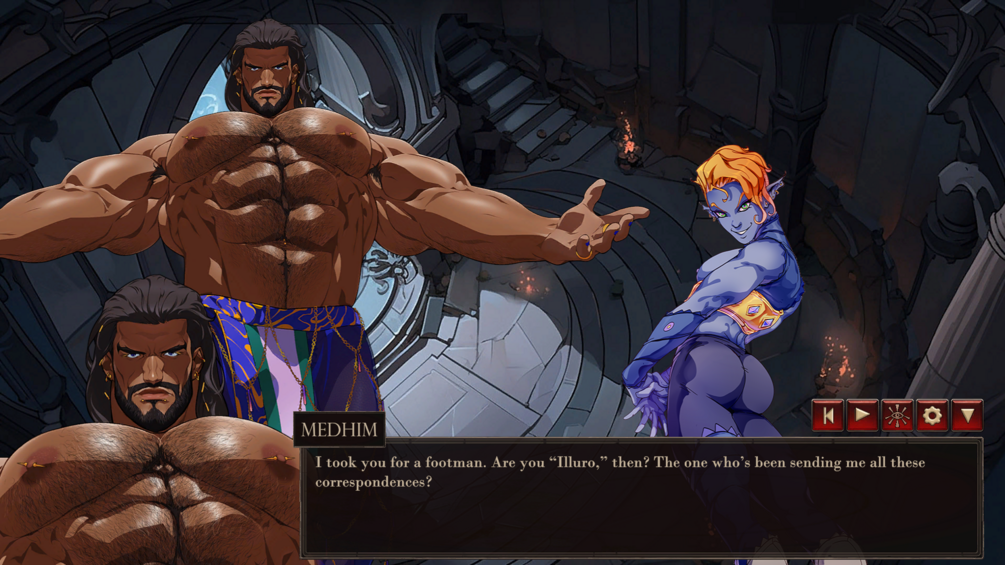The image size is (1005, 565).
Task: Click the eye icon button
Action: (897, 415)
